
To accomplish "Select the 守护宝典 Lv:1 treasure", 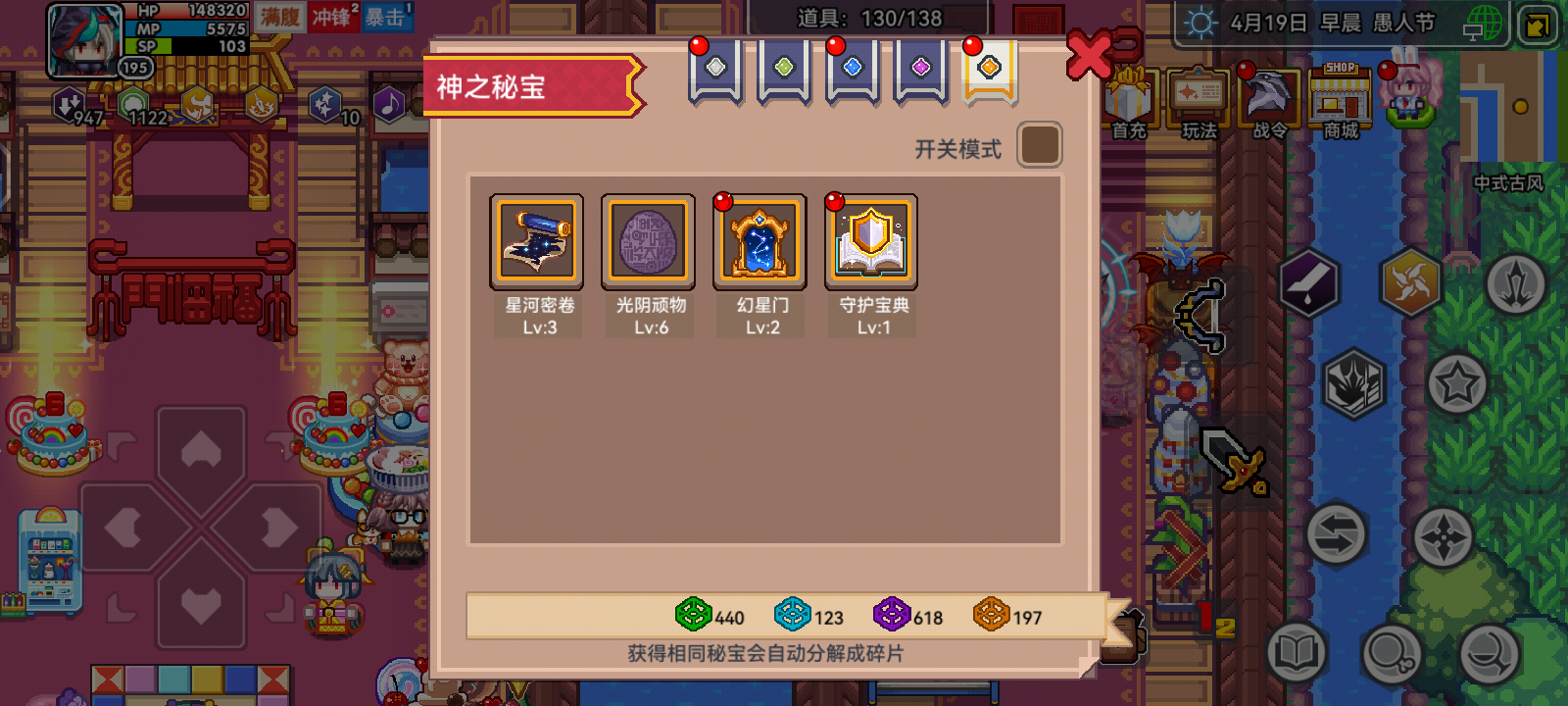I will tap(872, 241).
